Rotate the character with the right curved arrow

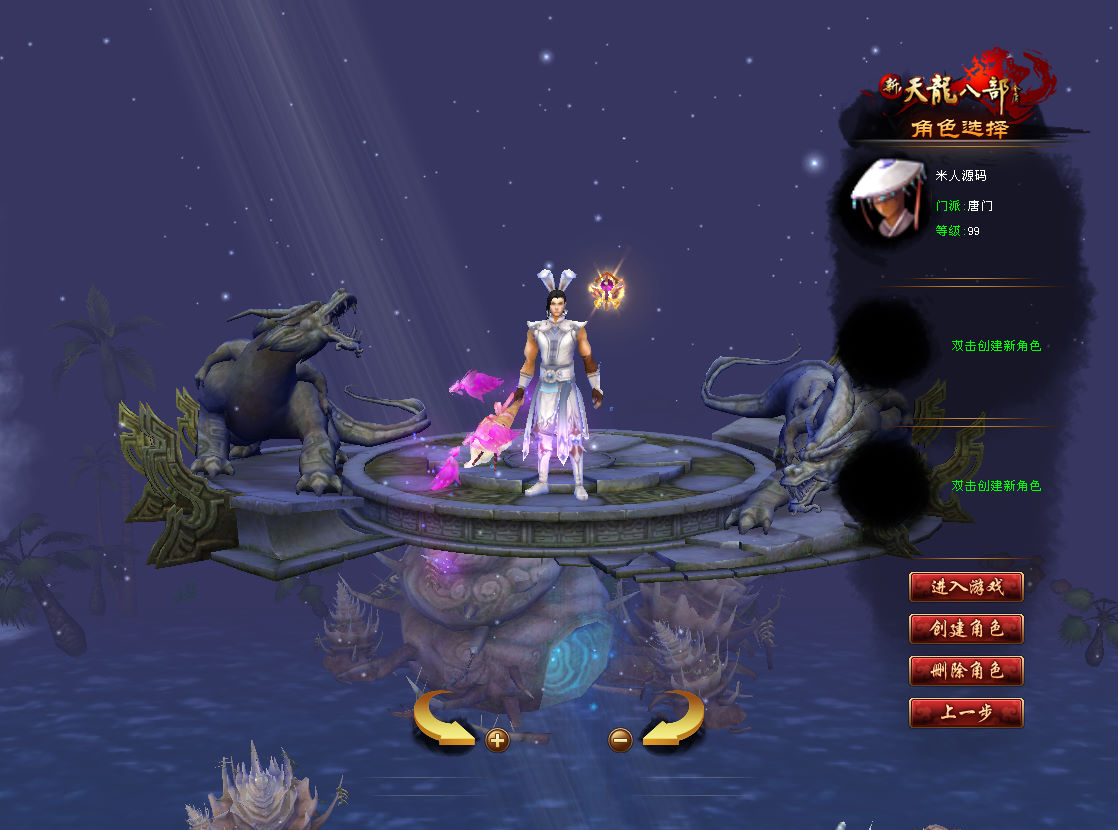(x=674, y=716)
